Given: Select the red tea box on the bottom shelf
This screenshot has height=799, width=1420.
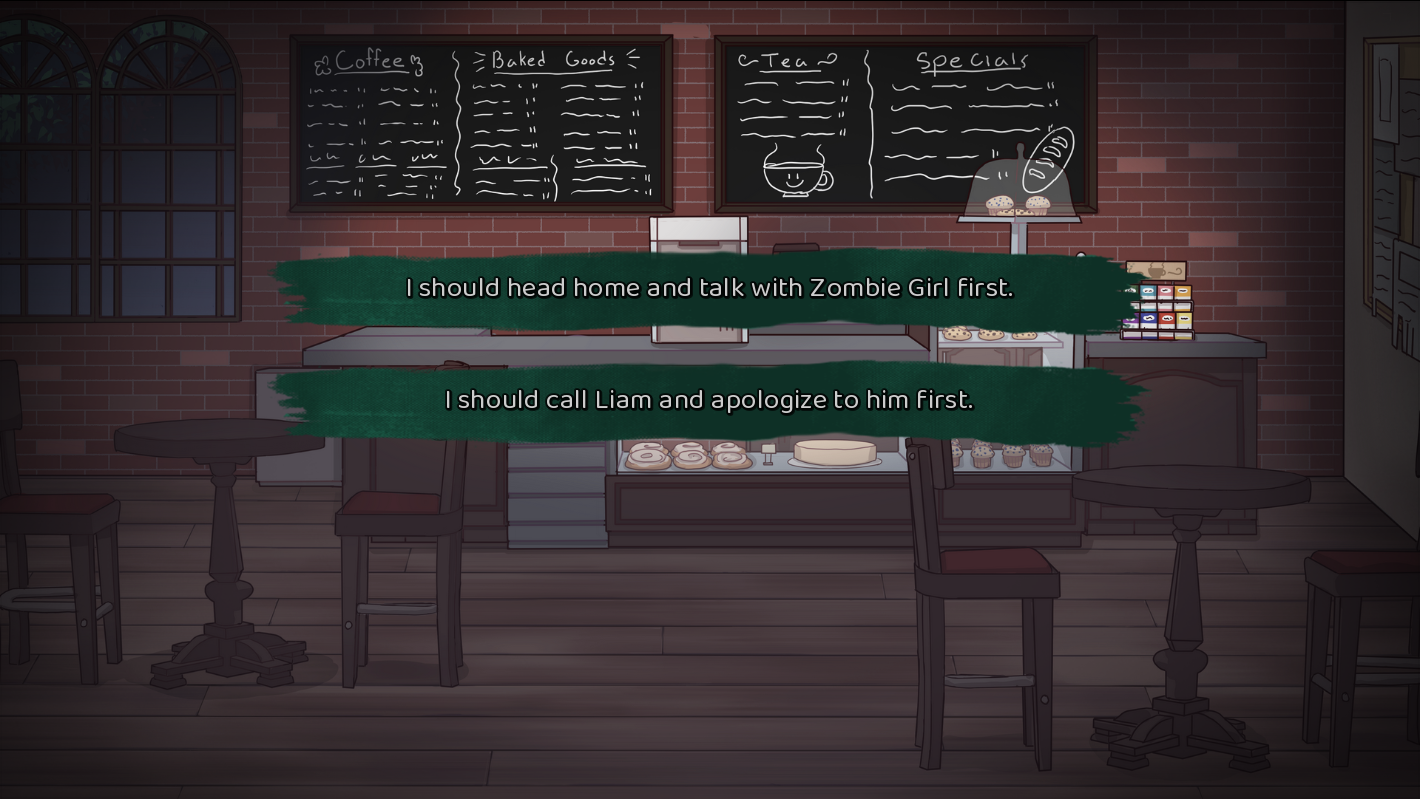Looking at the screenshot, I should pos(1167,318).
